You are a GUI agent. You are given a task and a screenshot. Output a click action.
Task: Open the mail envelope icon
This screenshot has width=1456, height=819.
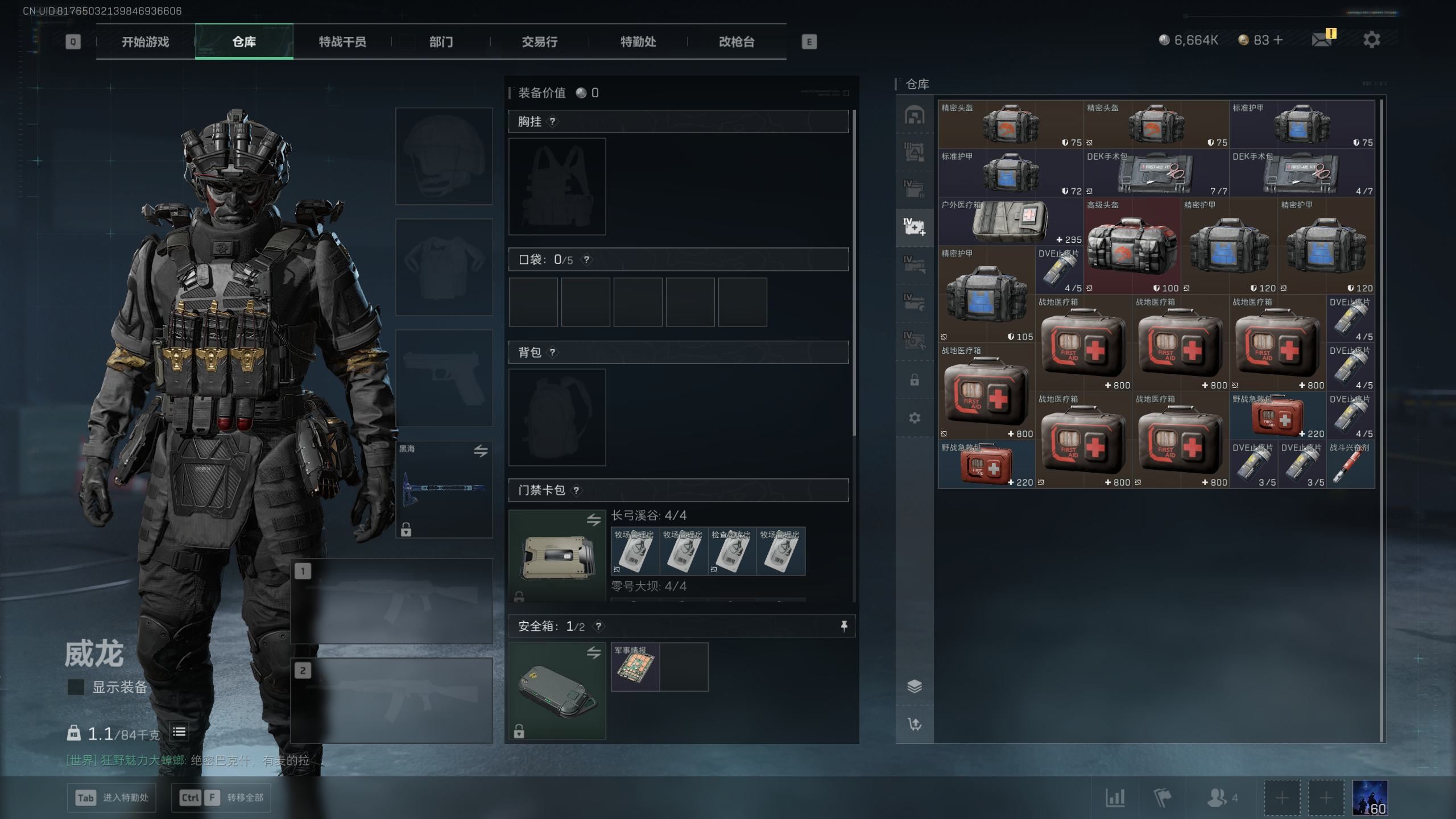click(x=1321, y=40)
